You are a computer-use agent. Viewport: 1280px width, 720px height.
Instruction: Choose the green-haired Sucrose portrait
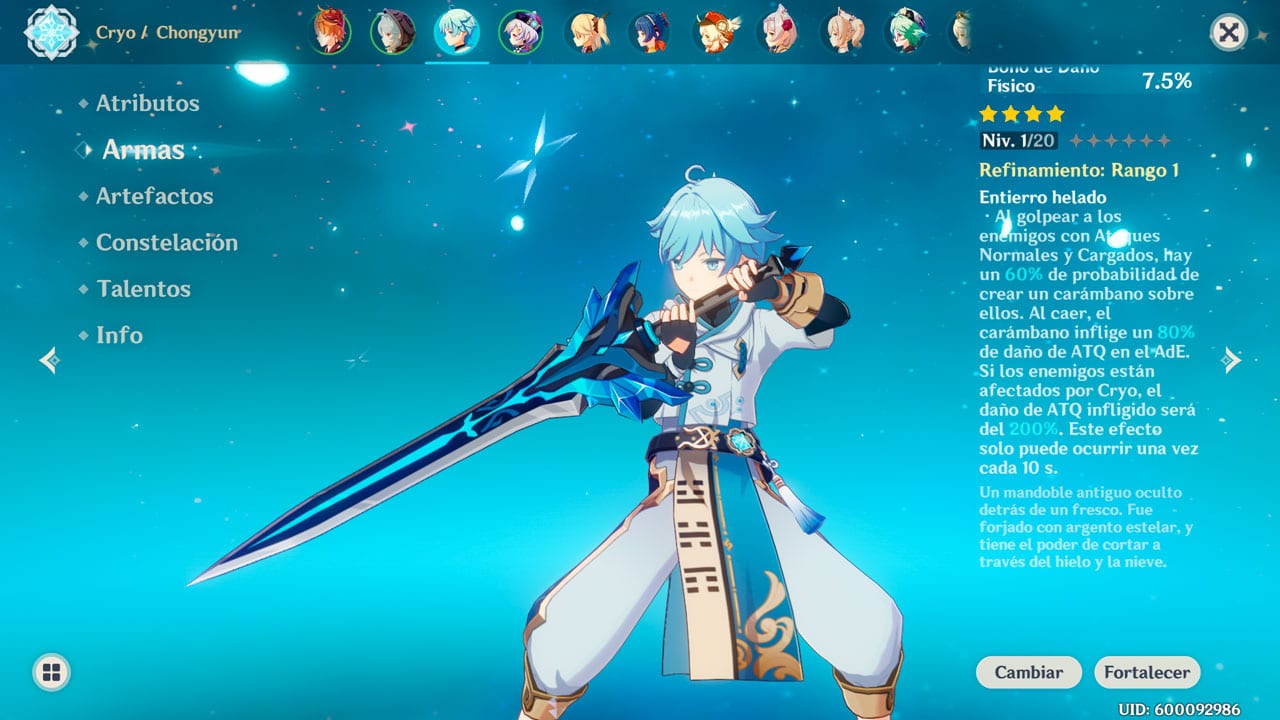[x=905, y=32]
